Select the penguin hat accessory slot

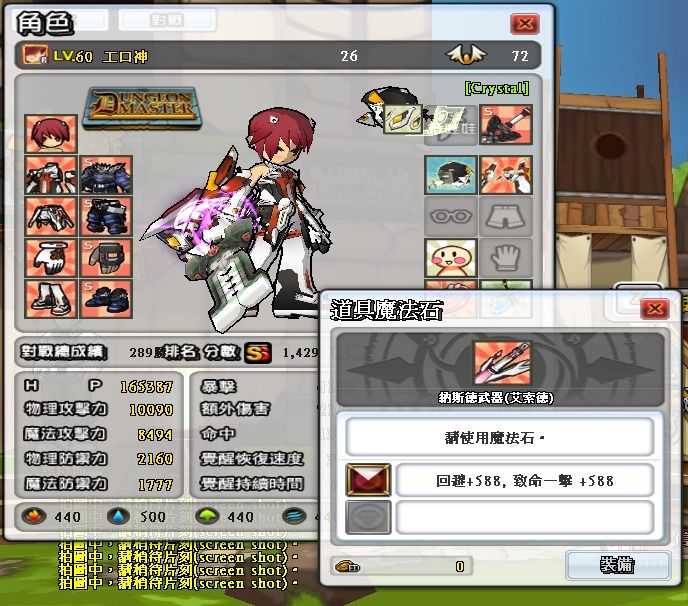point(450,174)
